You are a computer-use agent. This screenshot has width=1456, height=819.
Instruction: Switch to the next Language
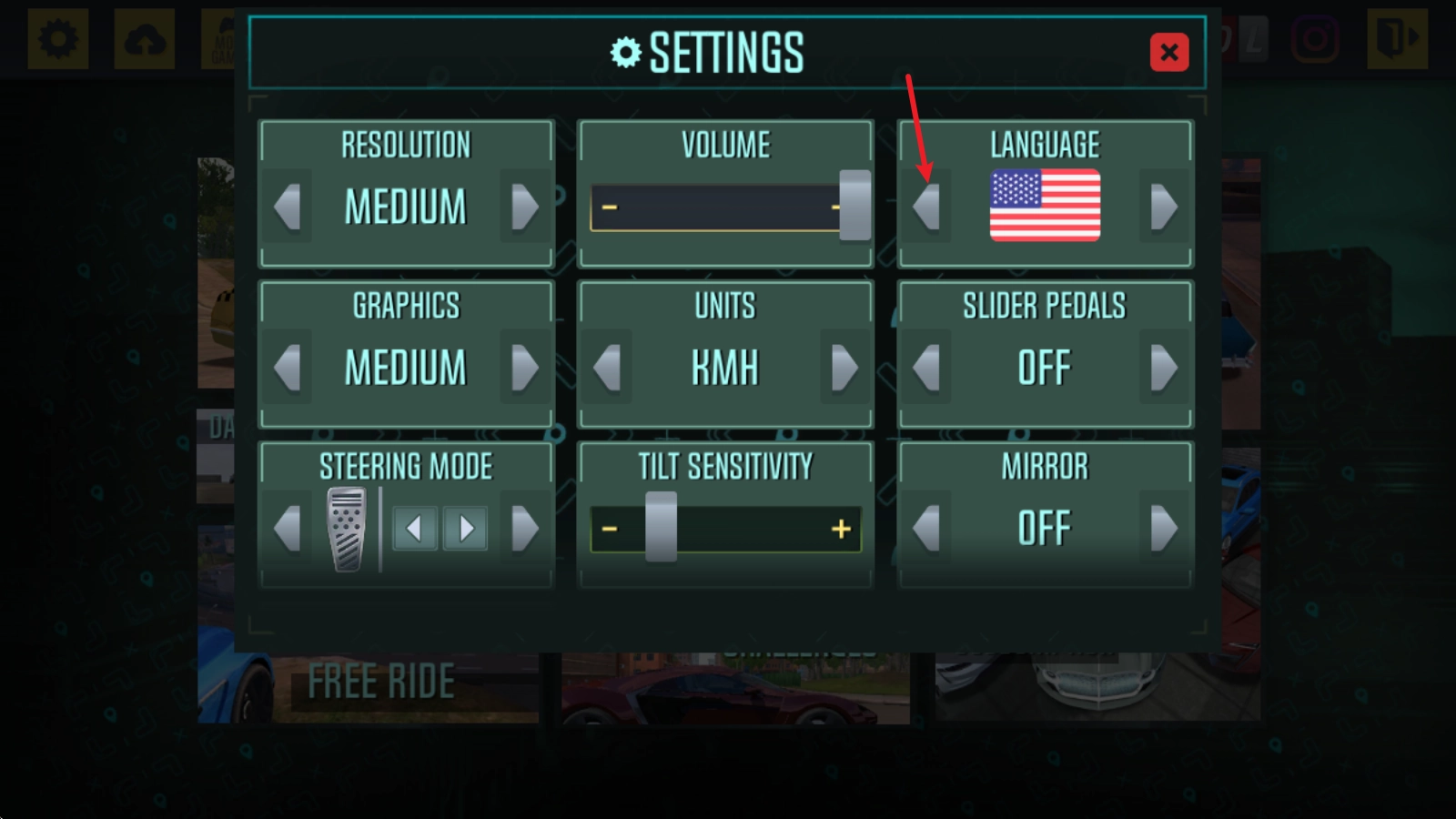point(1163,207)
